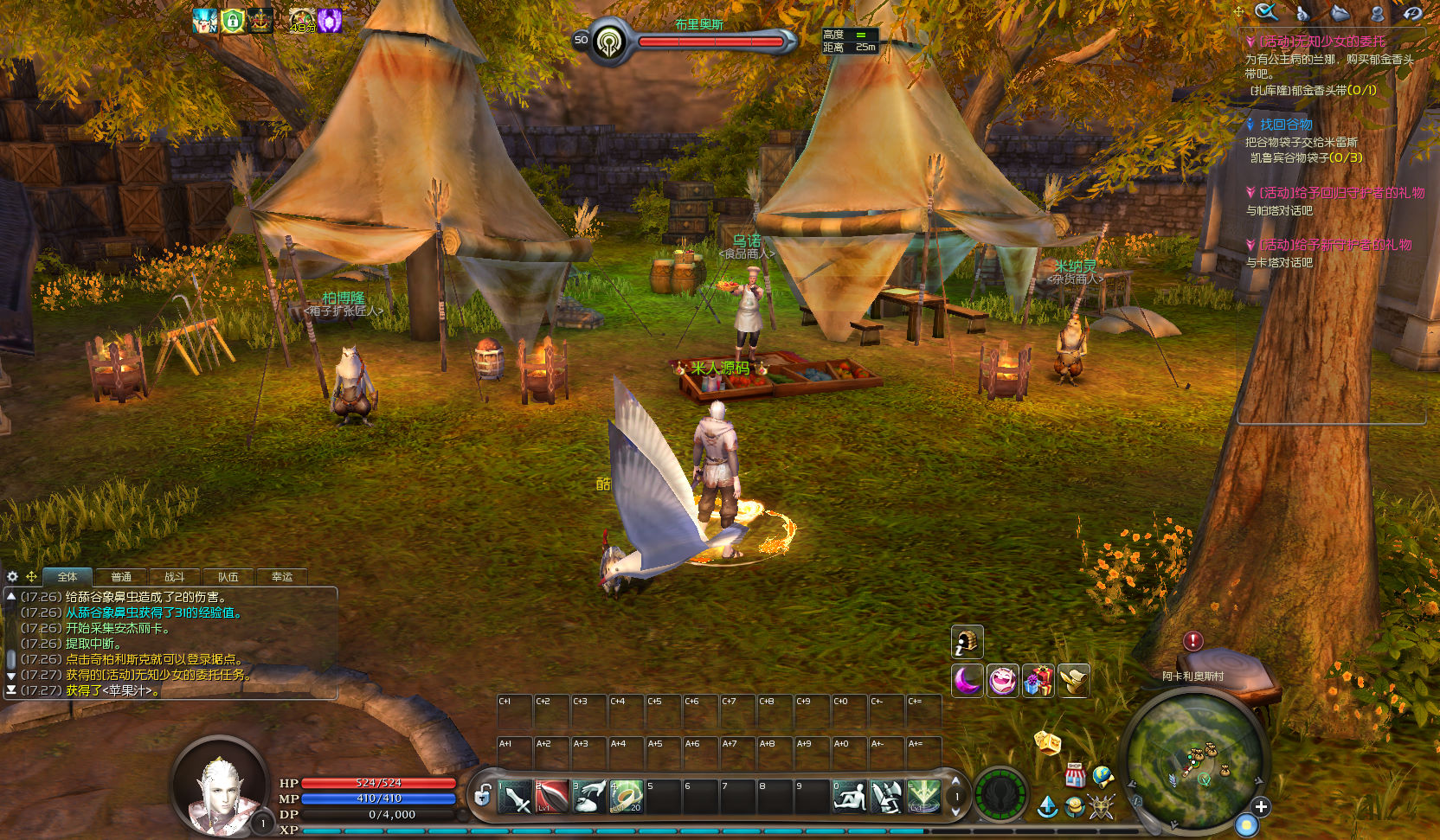The height and width of the screenshot is (840, 1440).
Task: Use the golden ring item in slot 4
Action: 627,797
